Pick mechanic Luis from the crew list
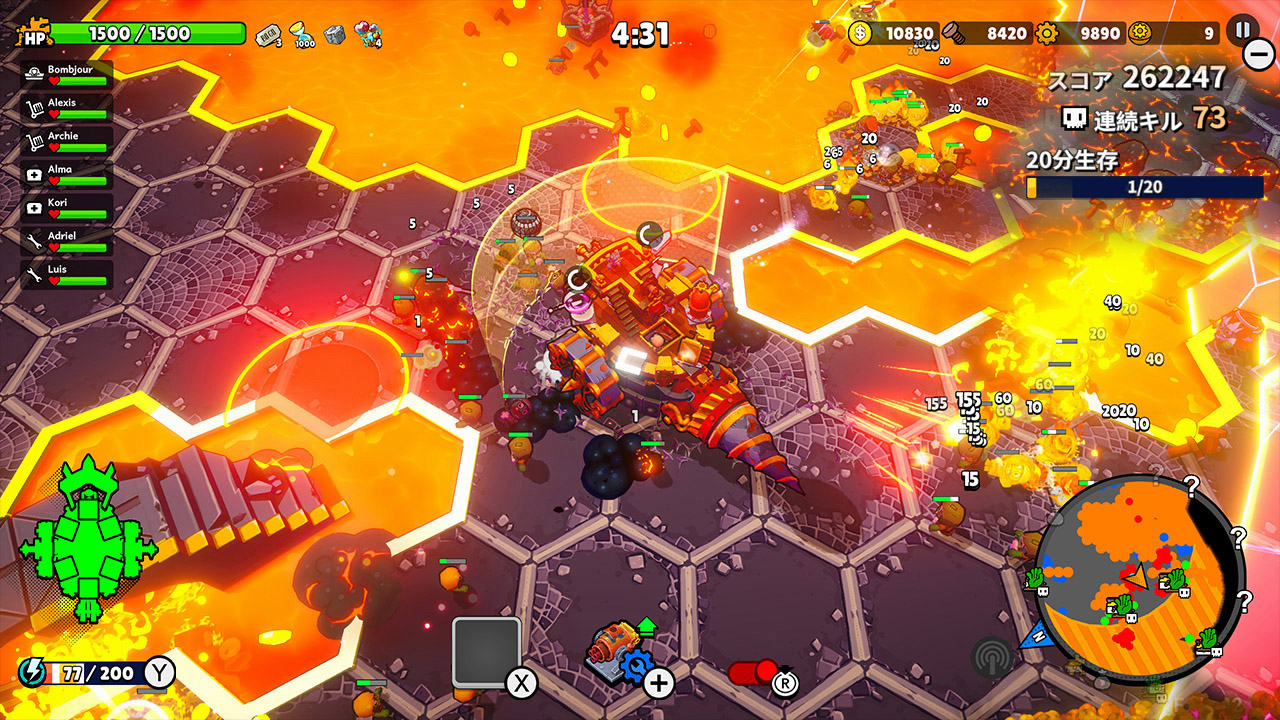Screen dimensions: 1280x720 (x=67, y=275)
